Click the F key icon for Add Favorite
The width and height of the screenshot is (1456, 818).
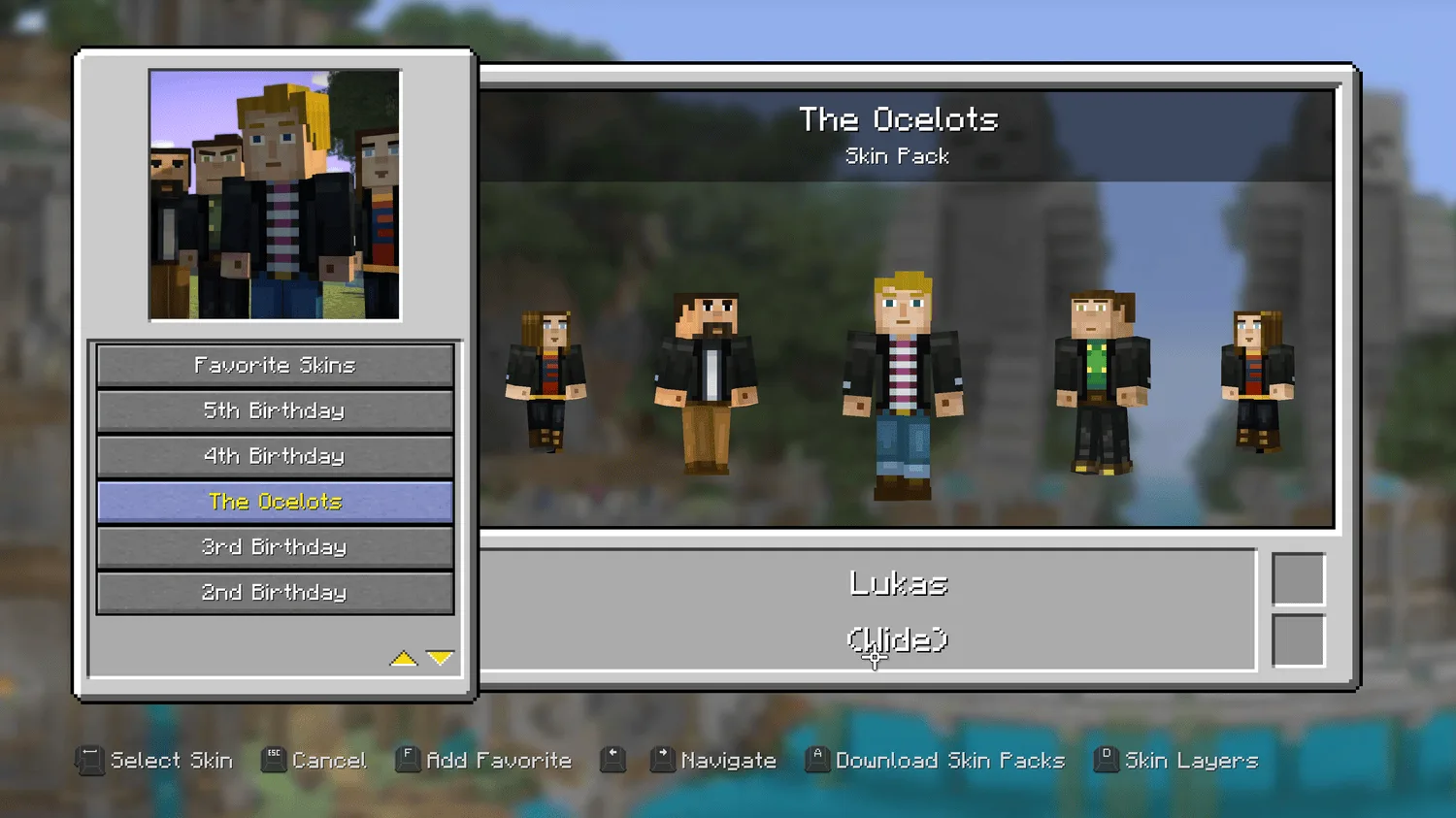pos(409,760)
